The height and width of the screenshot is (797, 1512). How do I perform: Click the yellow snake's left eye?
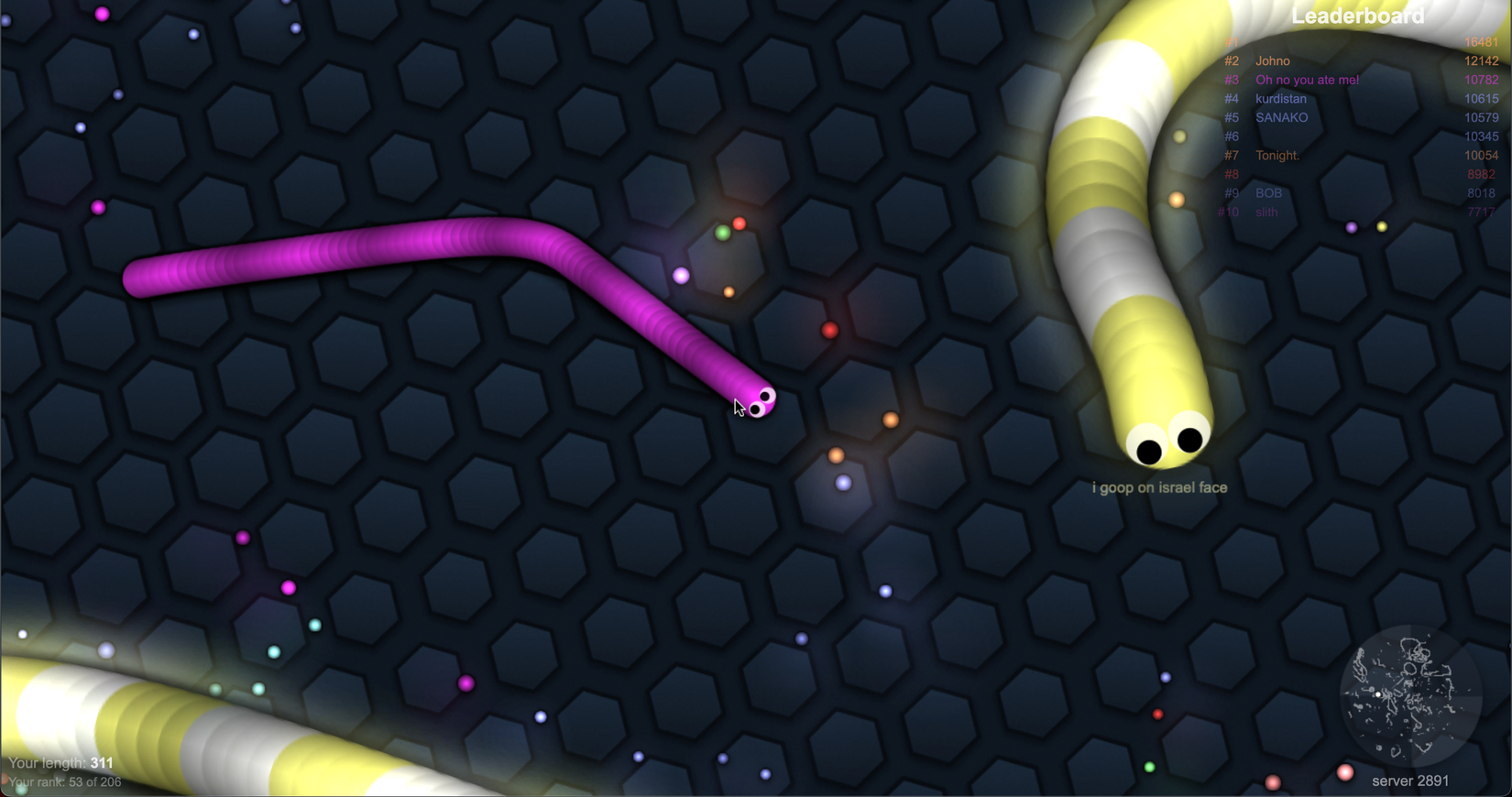pyautogui.click(x=1148, y=449)
